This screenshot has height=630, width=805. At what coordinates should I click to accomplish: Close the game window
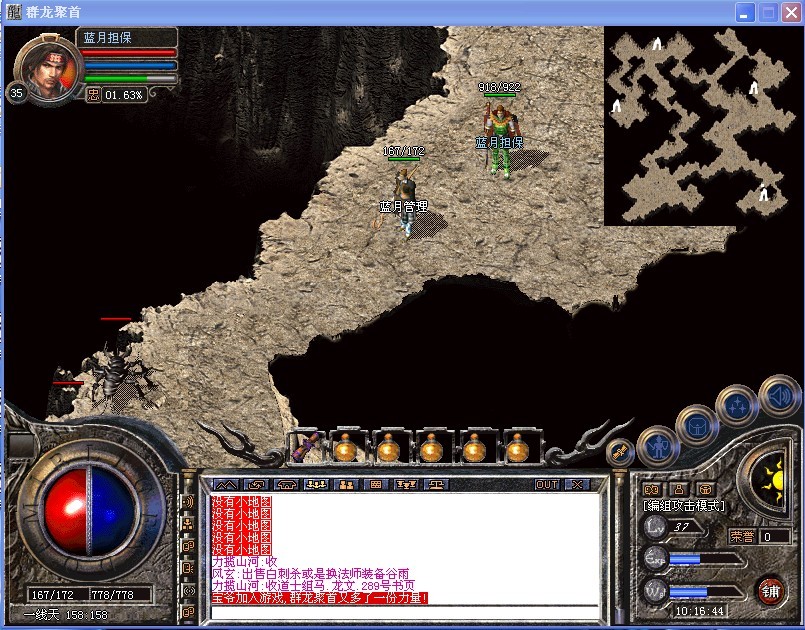coord(791,12)
